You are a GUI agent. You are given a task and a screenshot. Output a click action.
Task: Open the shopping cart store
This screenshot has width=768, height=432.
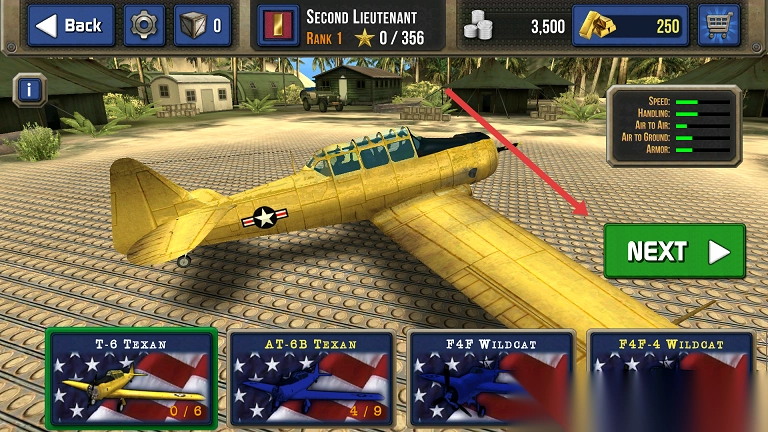click(x=718, y=25)
